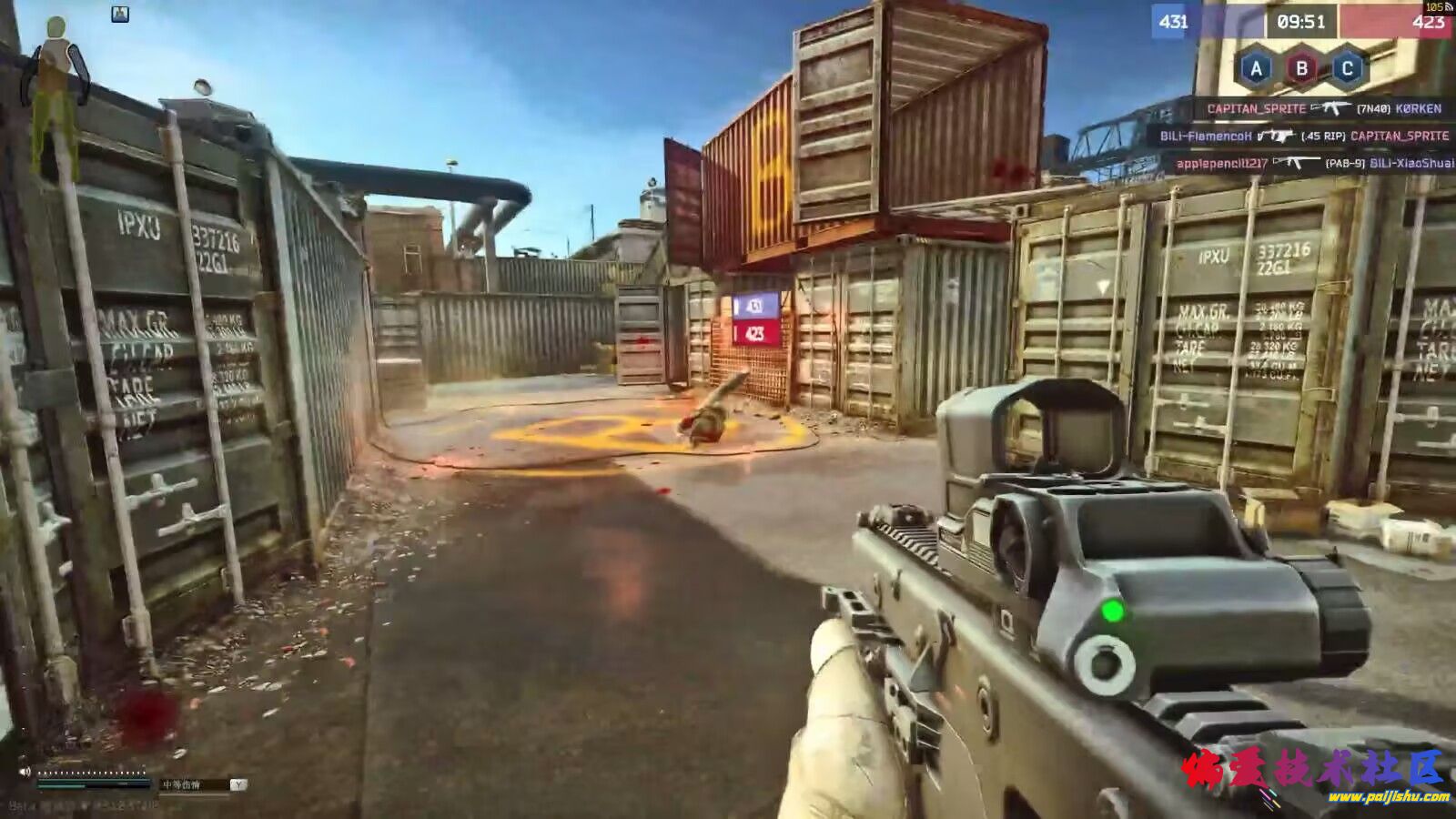Click the small blue status icon
The image size is (1456, 819).
click(x=120, y=14)
